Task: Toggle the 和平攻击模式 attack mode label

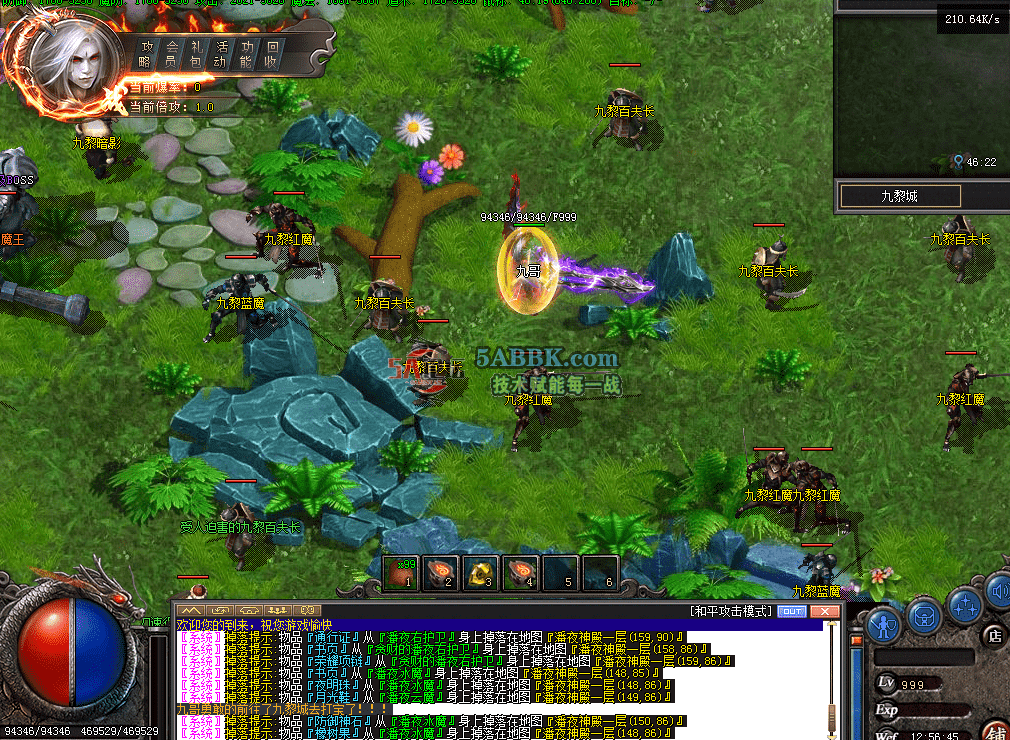Action: (731, 611)
